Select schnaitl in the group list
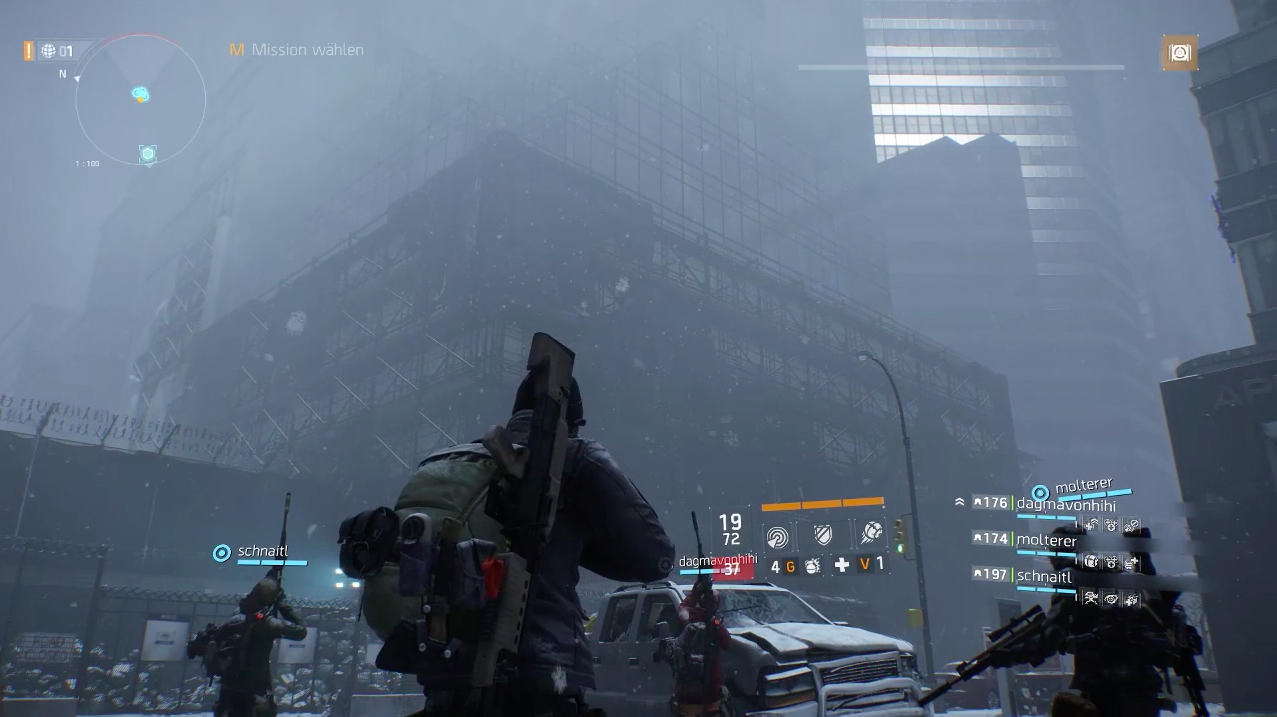This screenshot has width=1277, height=717. pyautogui.click(x=1043, y=576)
